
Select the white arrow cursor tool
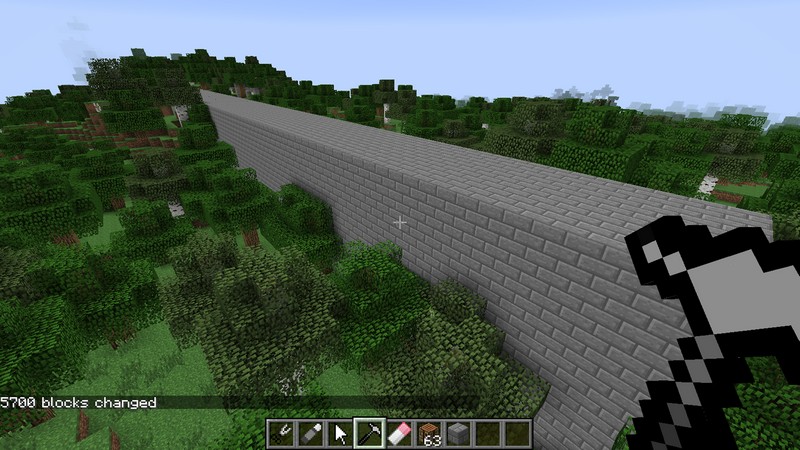[x=341, y=434]
